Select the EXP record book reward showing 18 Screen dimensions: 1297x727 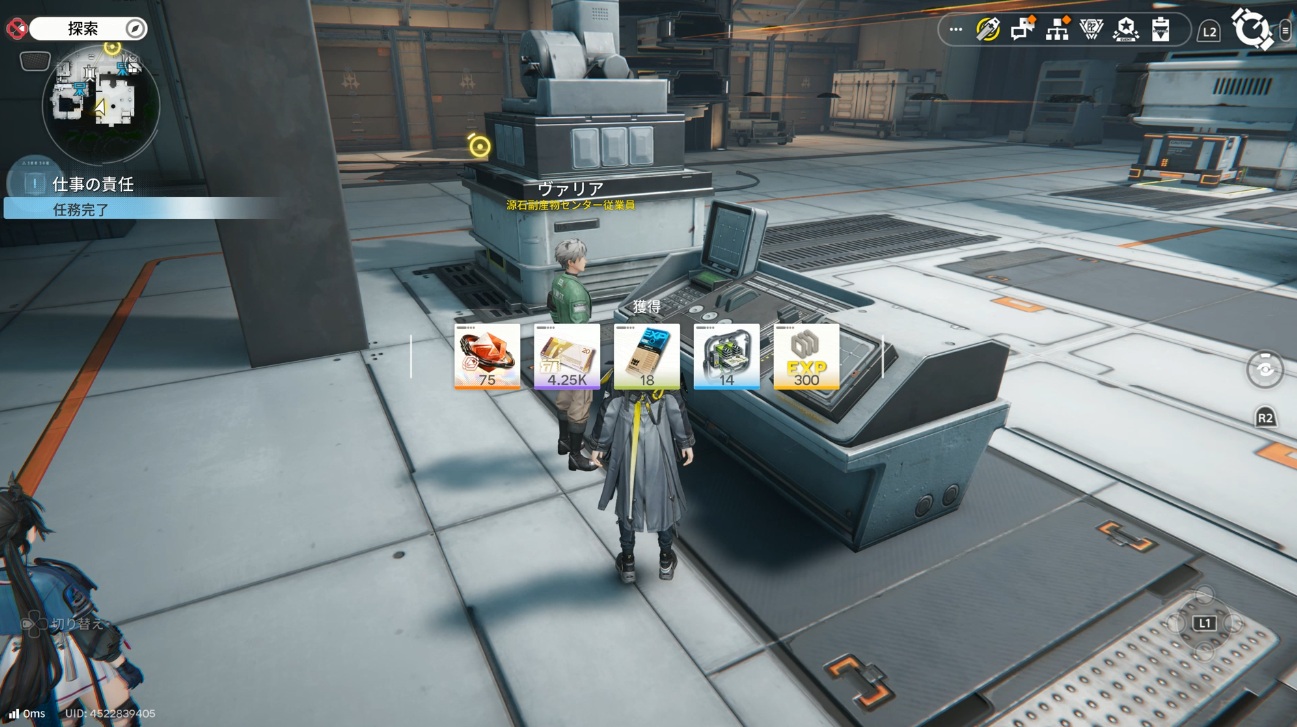647,356
